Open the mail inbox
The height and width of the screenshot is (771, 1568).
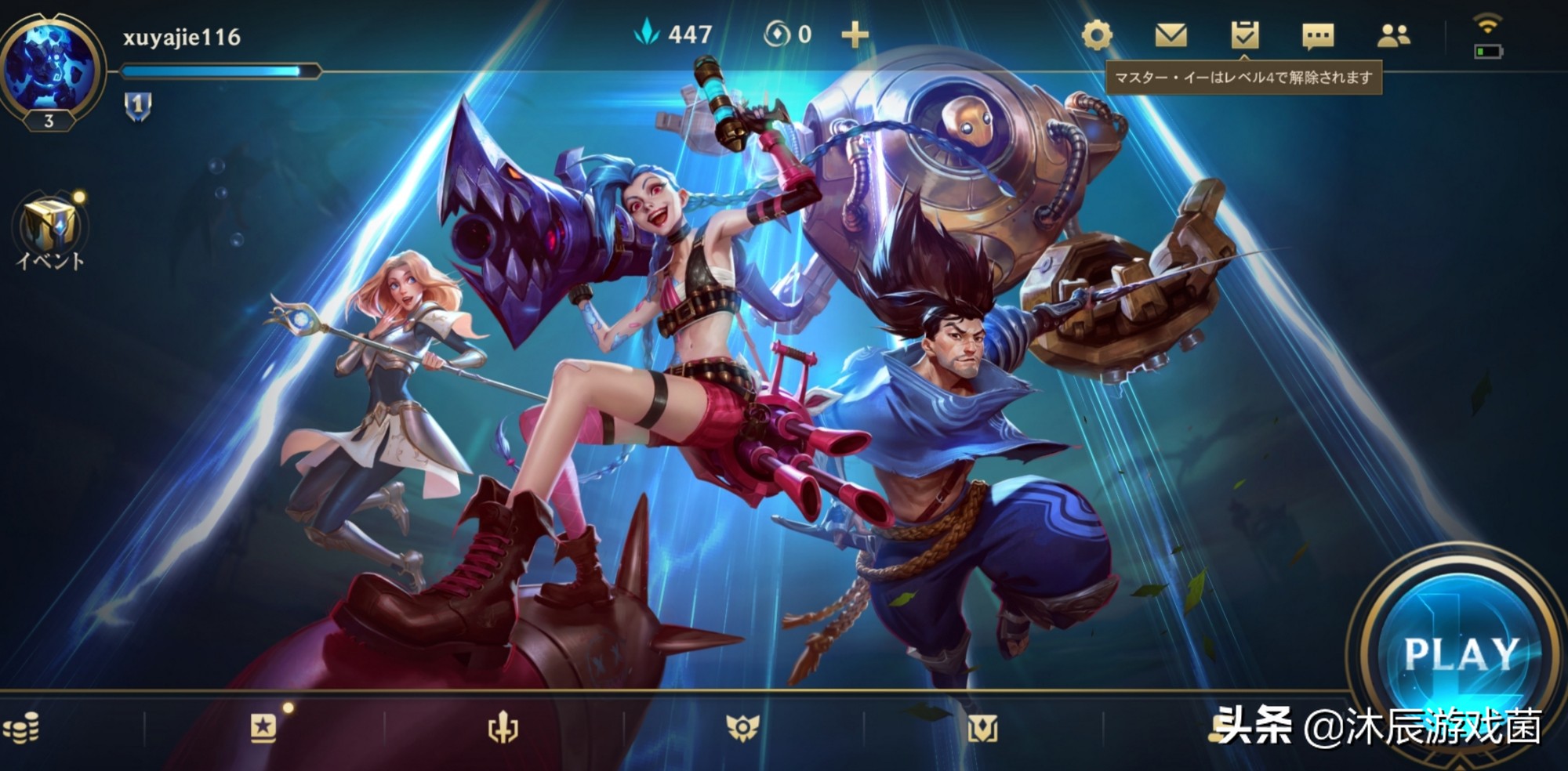click(1170, 35)
